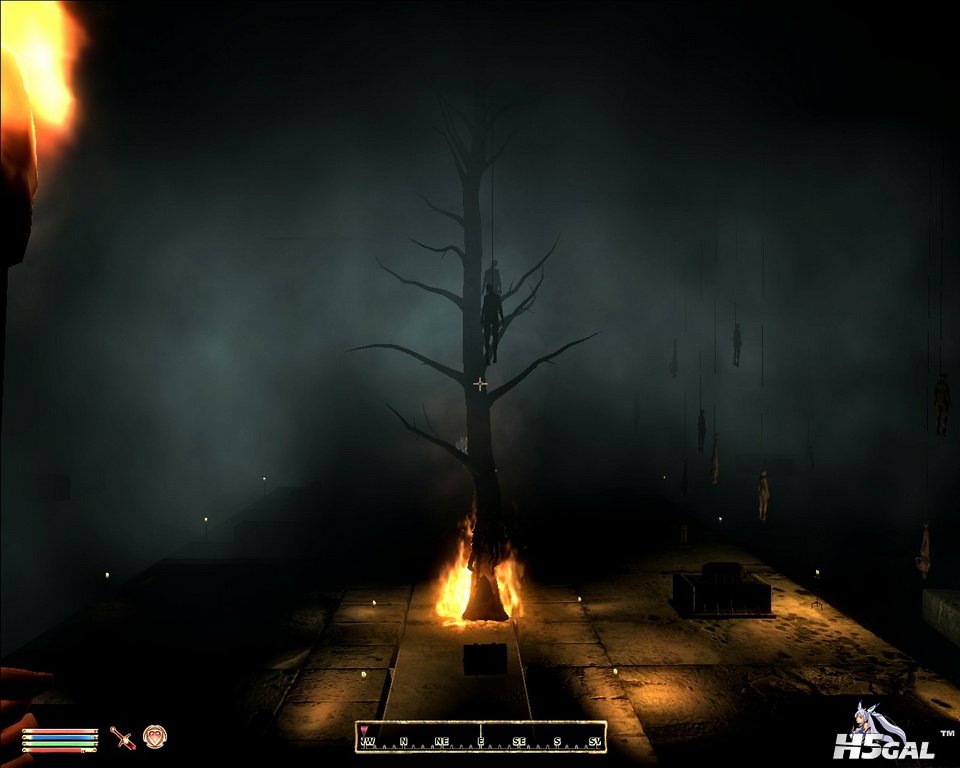Click the red quest marker on compass
Image resolution: width=960 pixels, height=768 pixels.
(x=363, y=730)
